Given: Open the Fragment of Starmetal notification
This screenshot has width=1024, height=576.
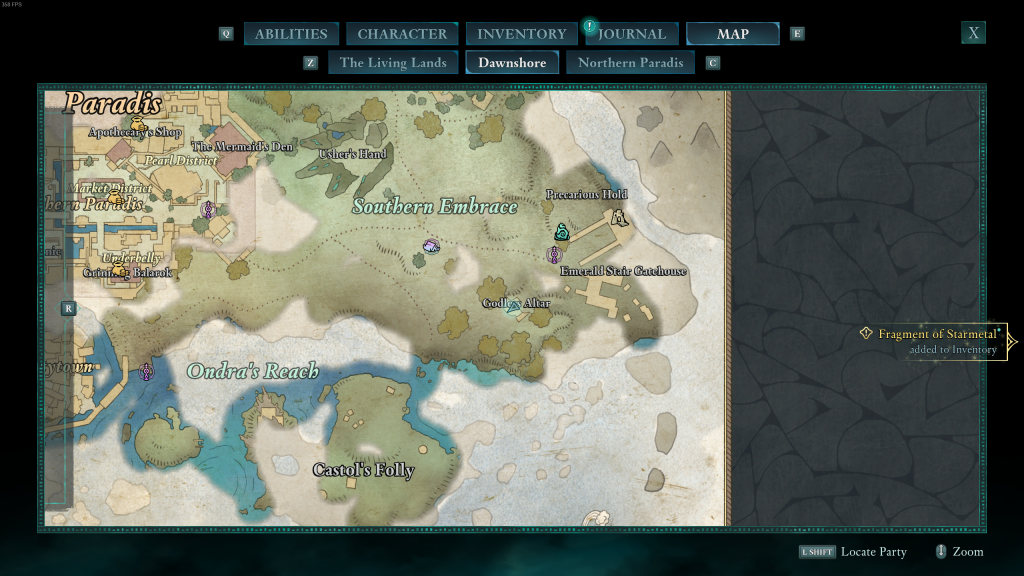Looking at the screenshot, I should click(937, 341).
